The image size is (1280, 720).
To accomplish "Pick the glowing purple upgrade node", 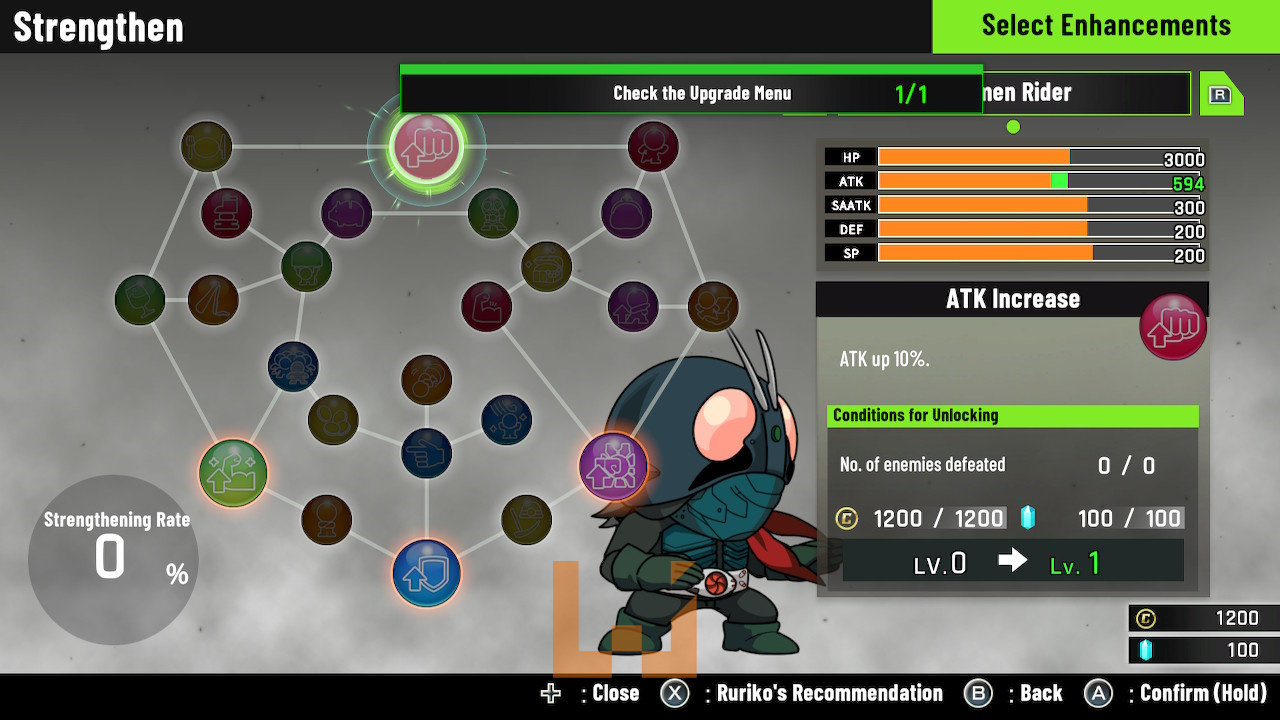I will click(613, 466).
